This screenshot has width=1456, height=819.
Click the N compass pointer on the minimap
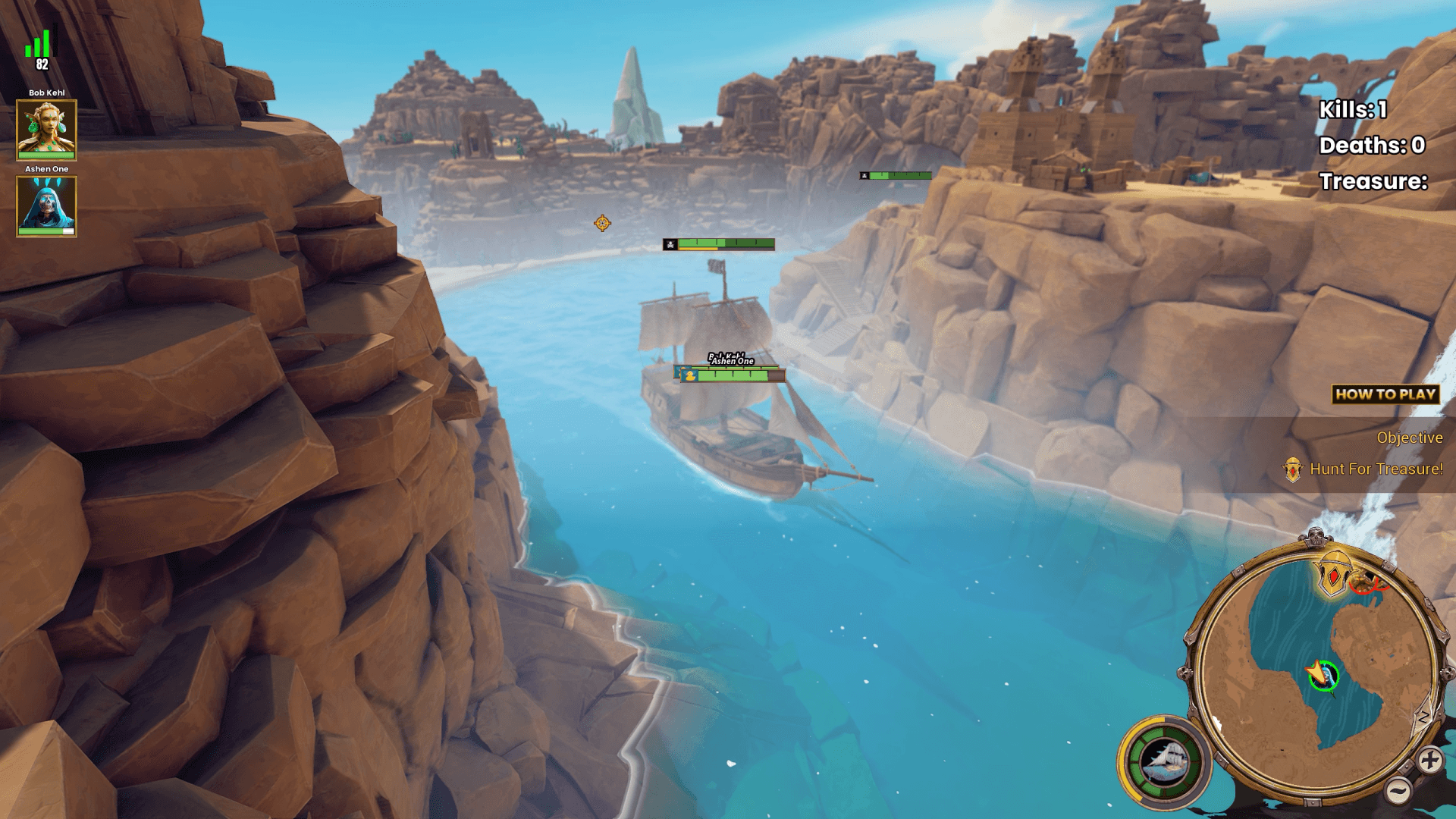click(1423, 715)
